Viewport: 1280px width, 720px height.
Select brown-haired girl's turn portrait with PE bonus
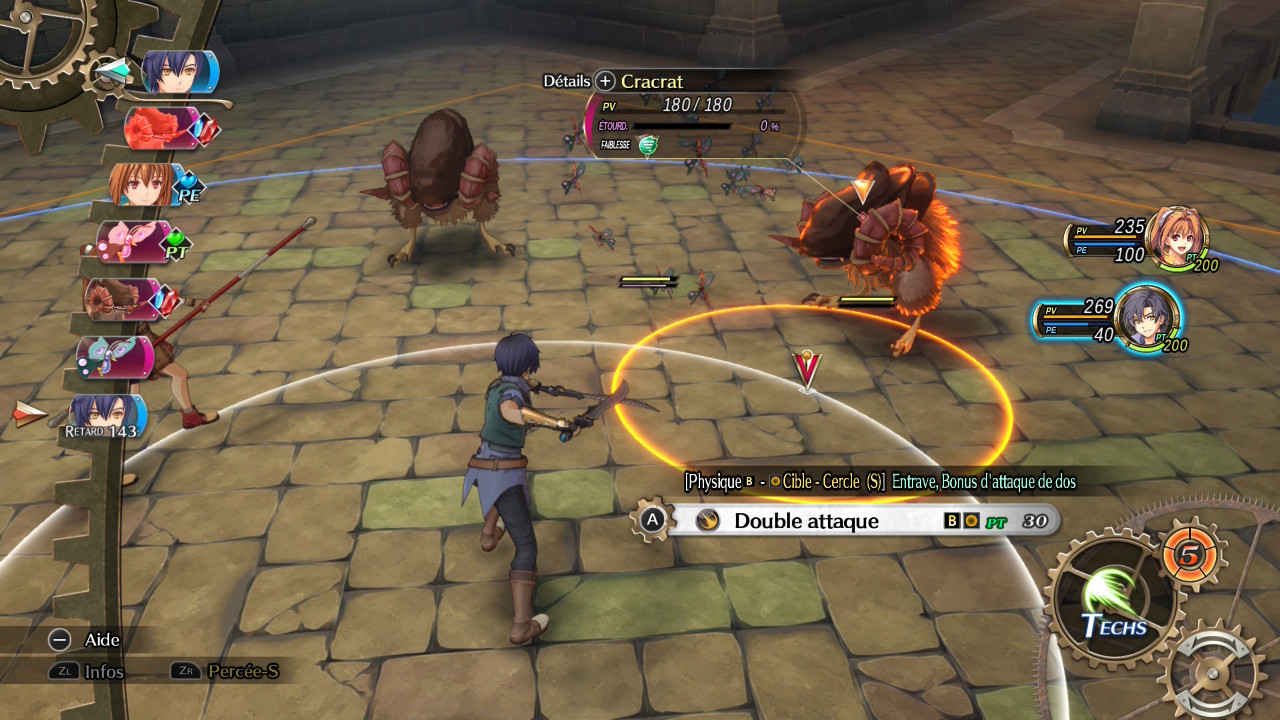click(148, 184)
